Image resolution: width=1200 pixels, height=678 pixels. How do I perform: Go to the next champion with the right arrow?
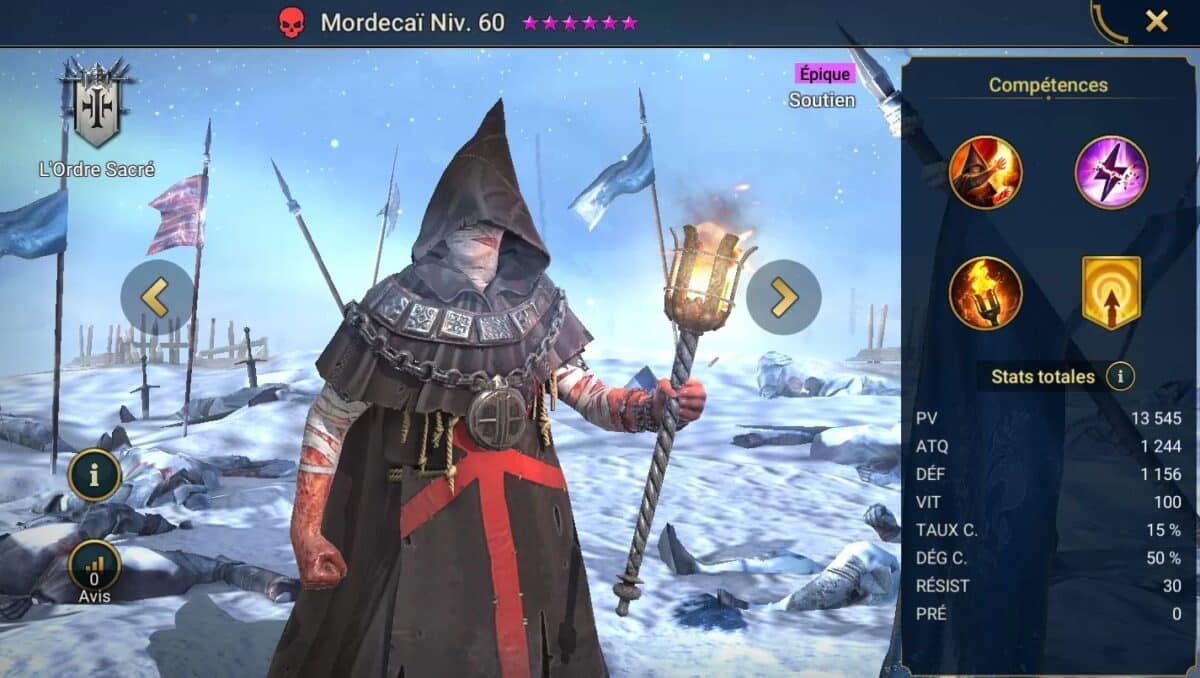784,297
